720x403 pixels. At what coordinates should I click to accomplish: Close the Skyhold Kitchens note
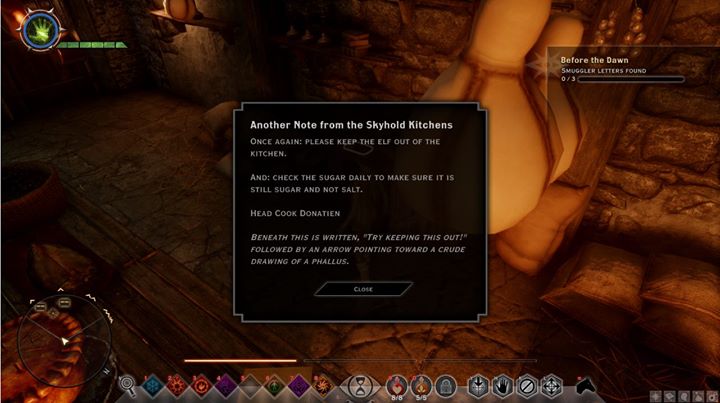click(363, 288)
